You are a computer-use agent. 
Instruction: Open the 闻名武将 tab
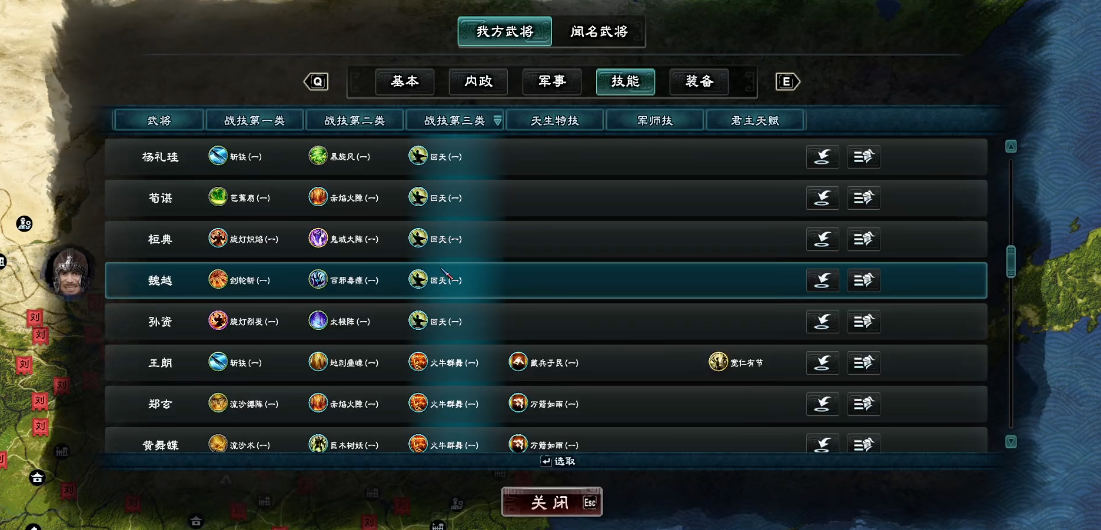(598, 31)
